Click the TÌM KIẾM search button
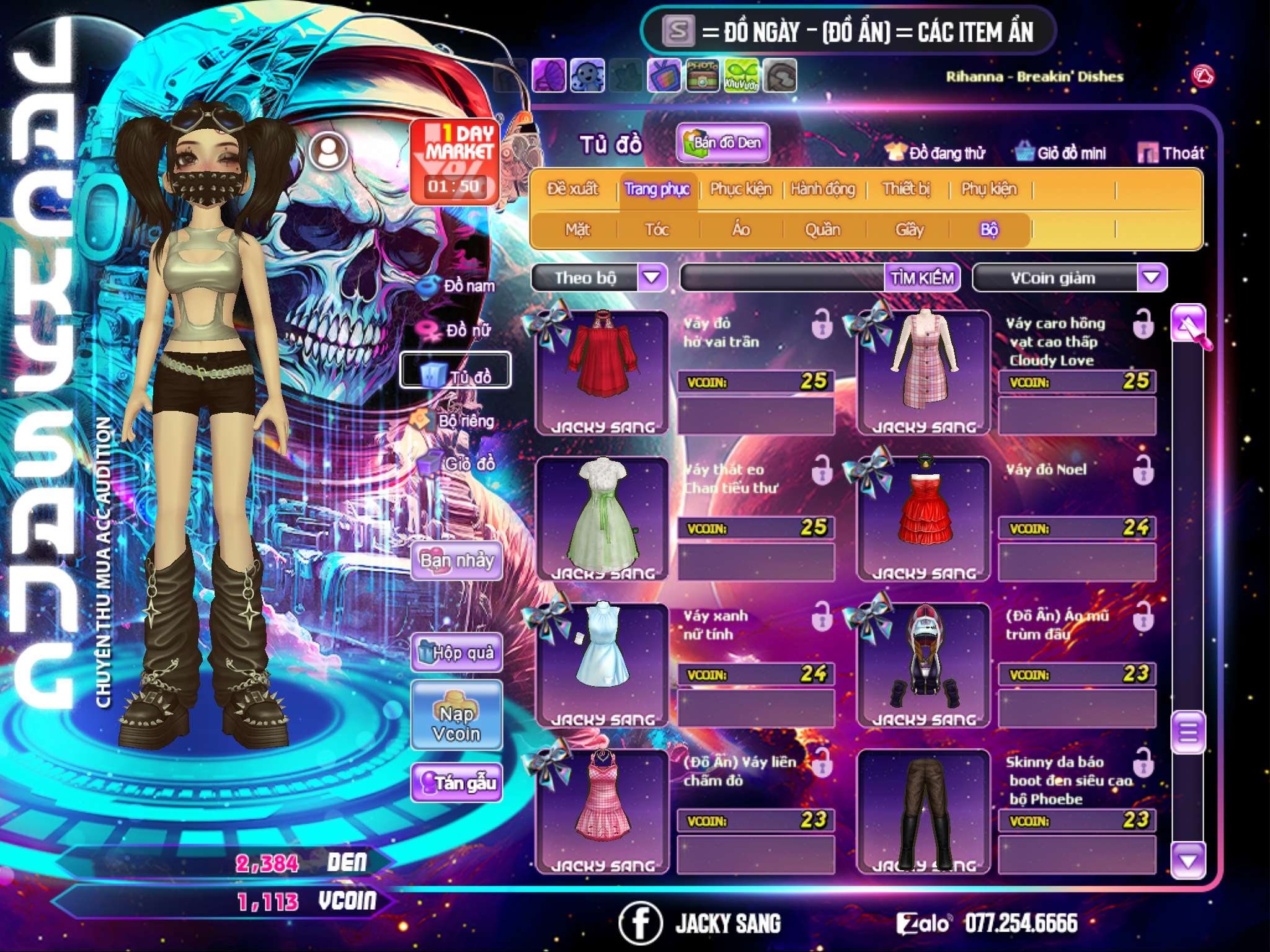 pos(921,278)
